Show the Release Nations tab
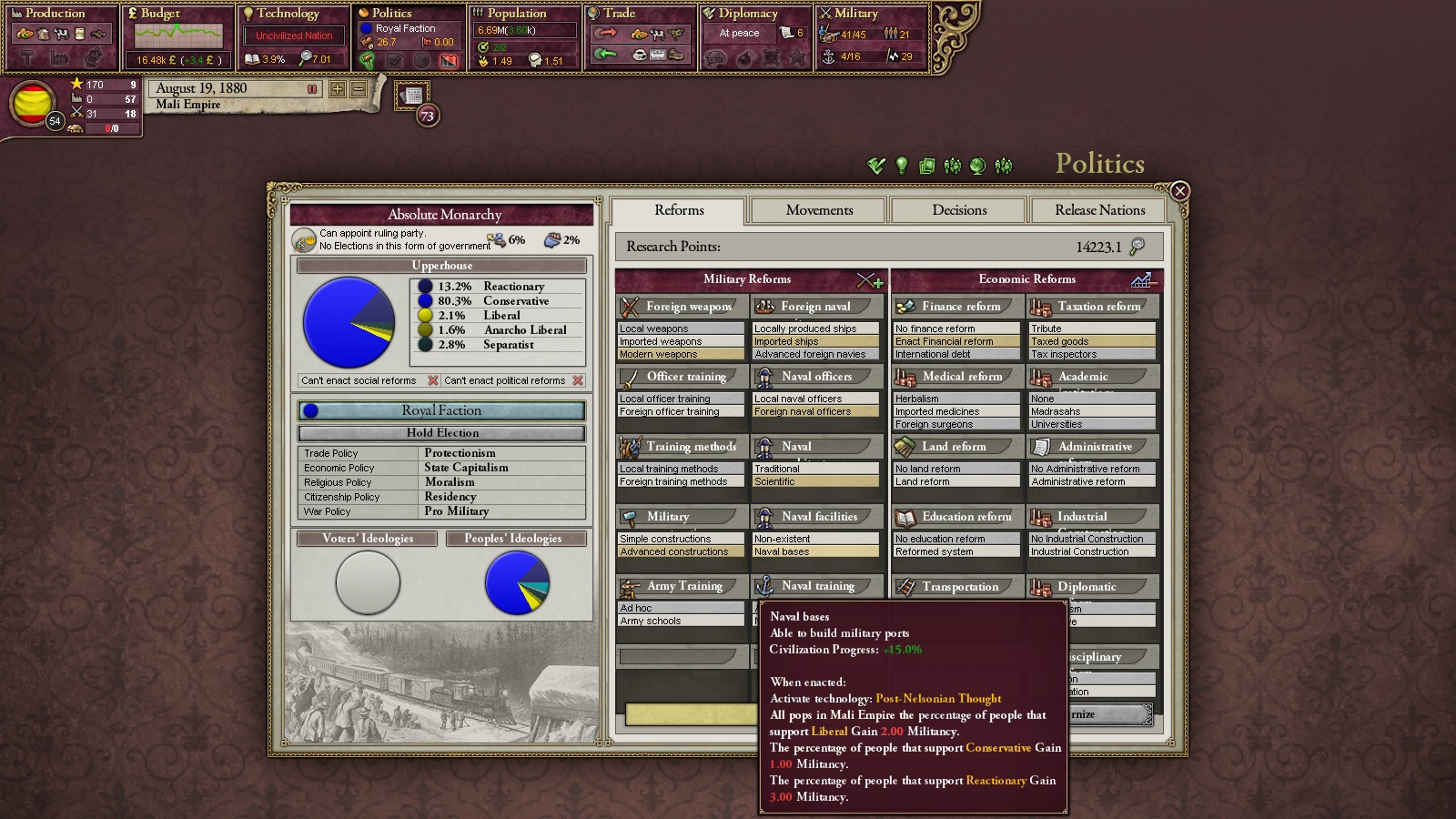Screen dimensions: 1456x819 [1099, 210]
